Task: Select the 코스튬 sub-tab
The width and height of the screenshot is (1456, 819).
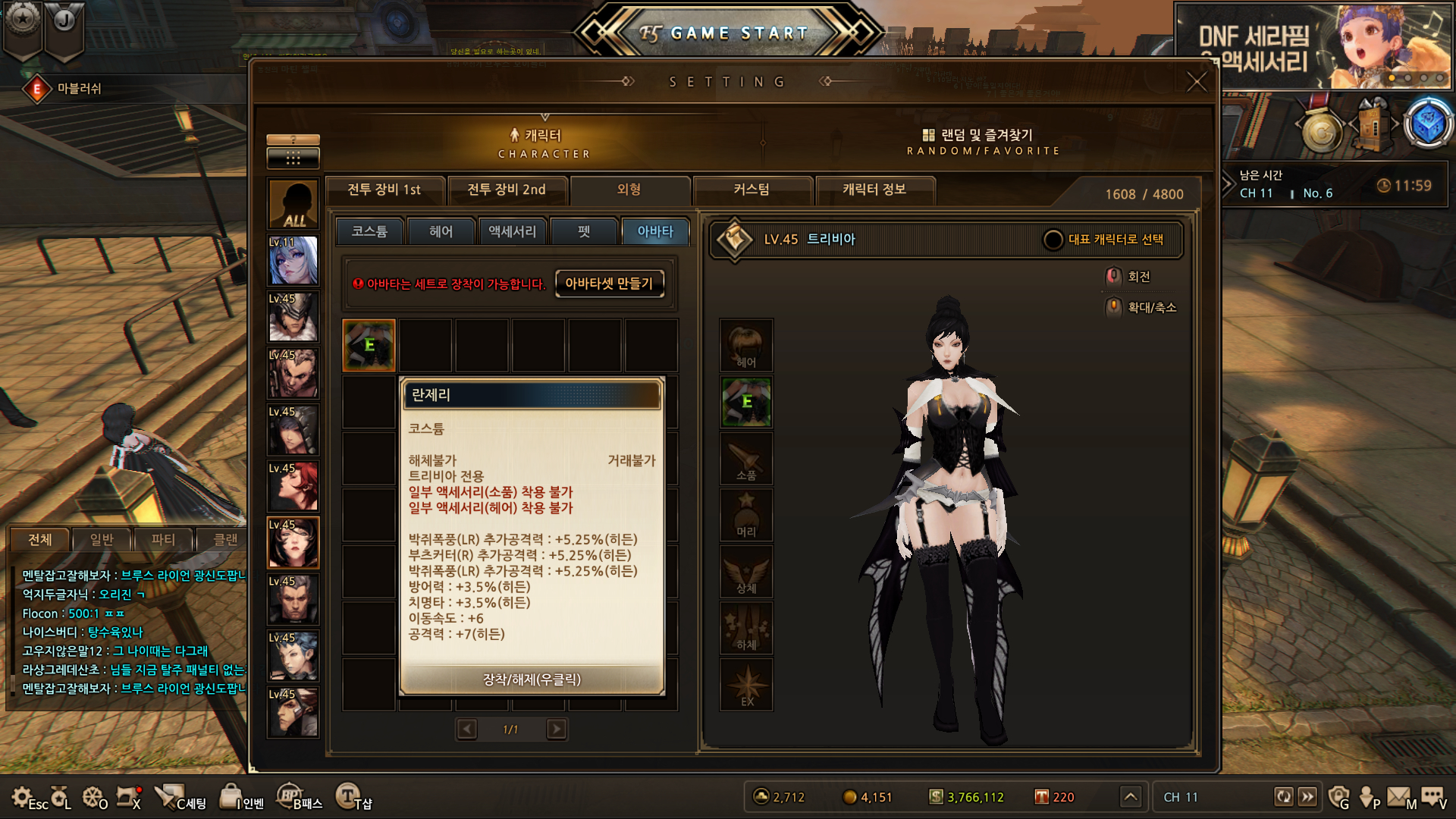Action: click(369, 231)
